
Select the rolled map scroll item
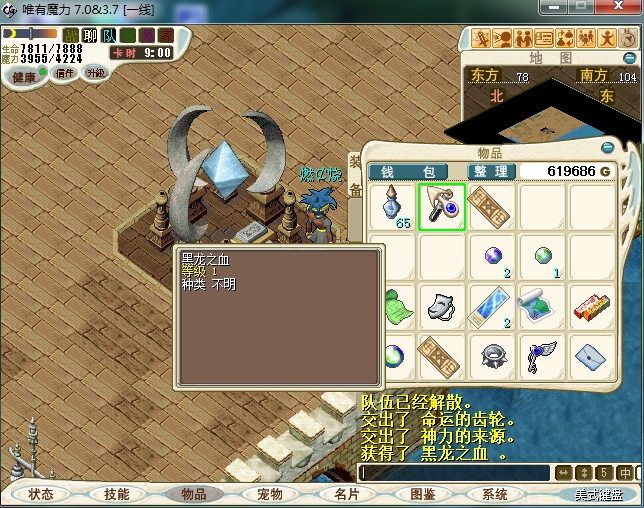[540, 305]
